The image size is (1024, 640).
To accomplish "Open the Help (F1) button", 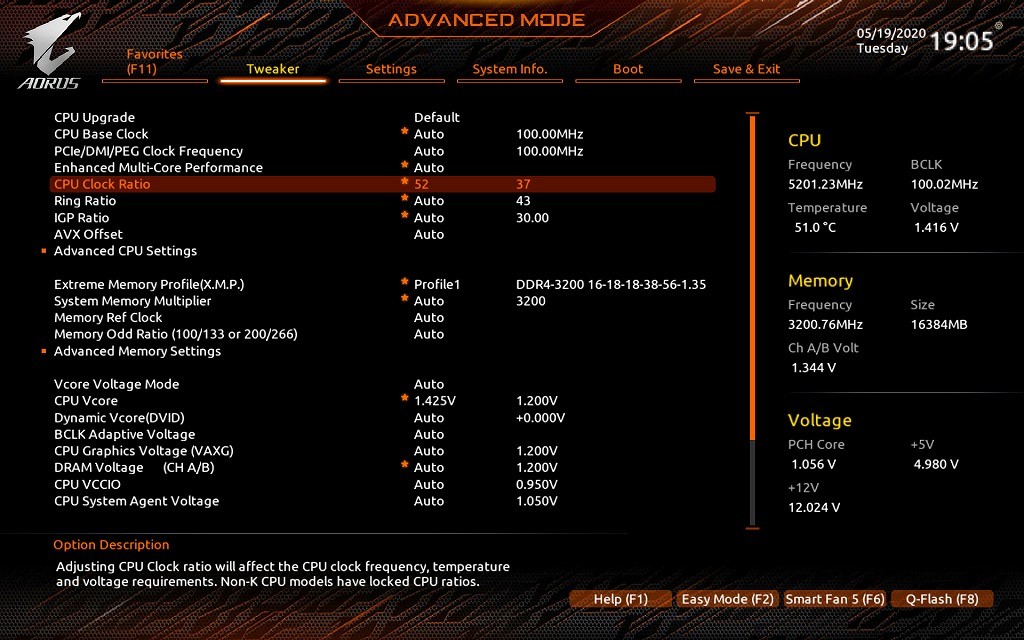I will 621,599.
